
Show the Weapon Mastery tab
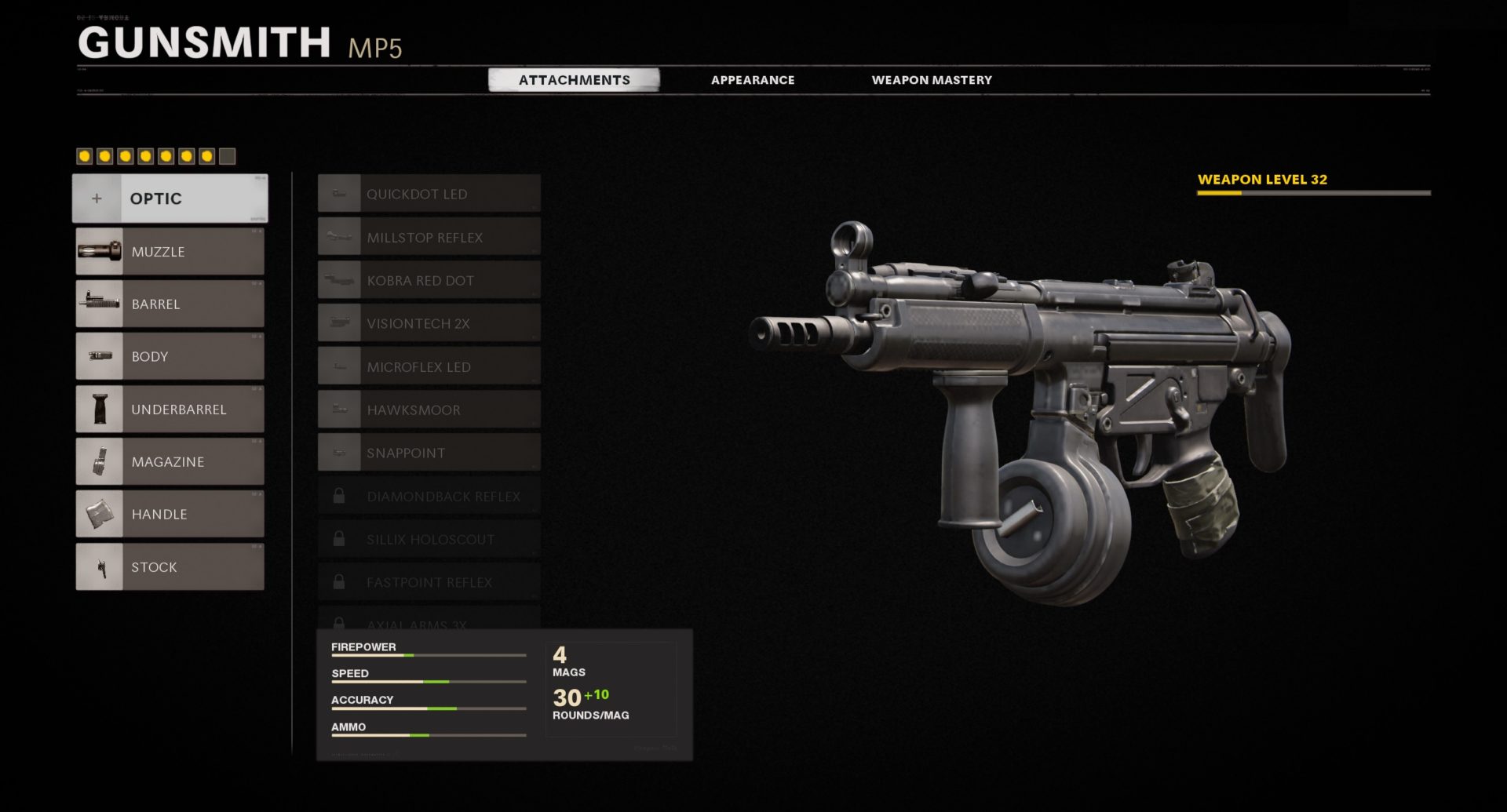coord(931,80)
